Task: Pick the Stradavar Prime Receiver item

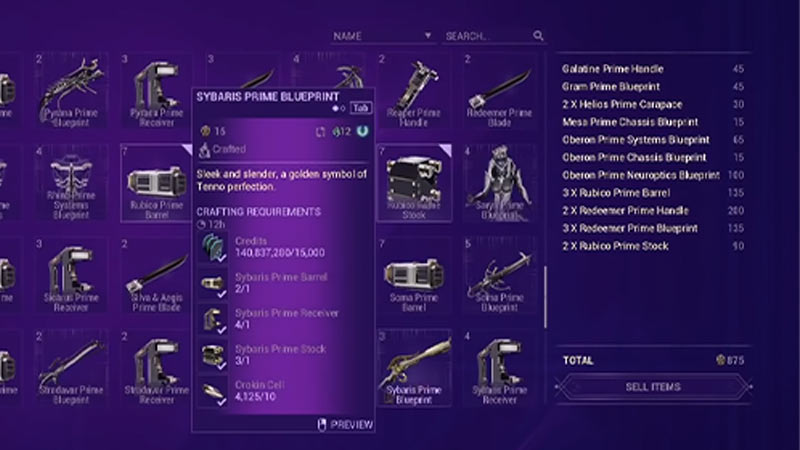Action: pos(155,370)
